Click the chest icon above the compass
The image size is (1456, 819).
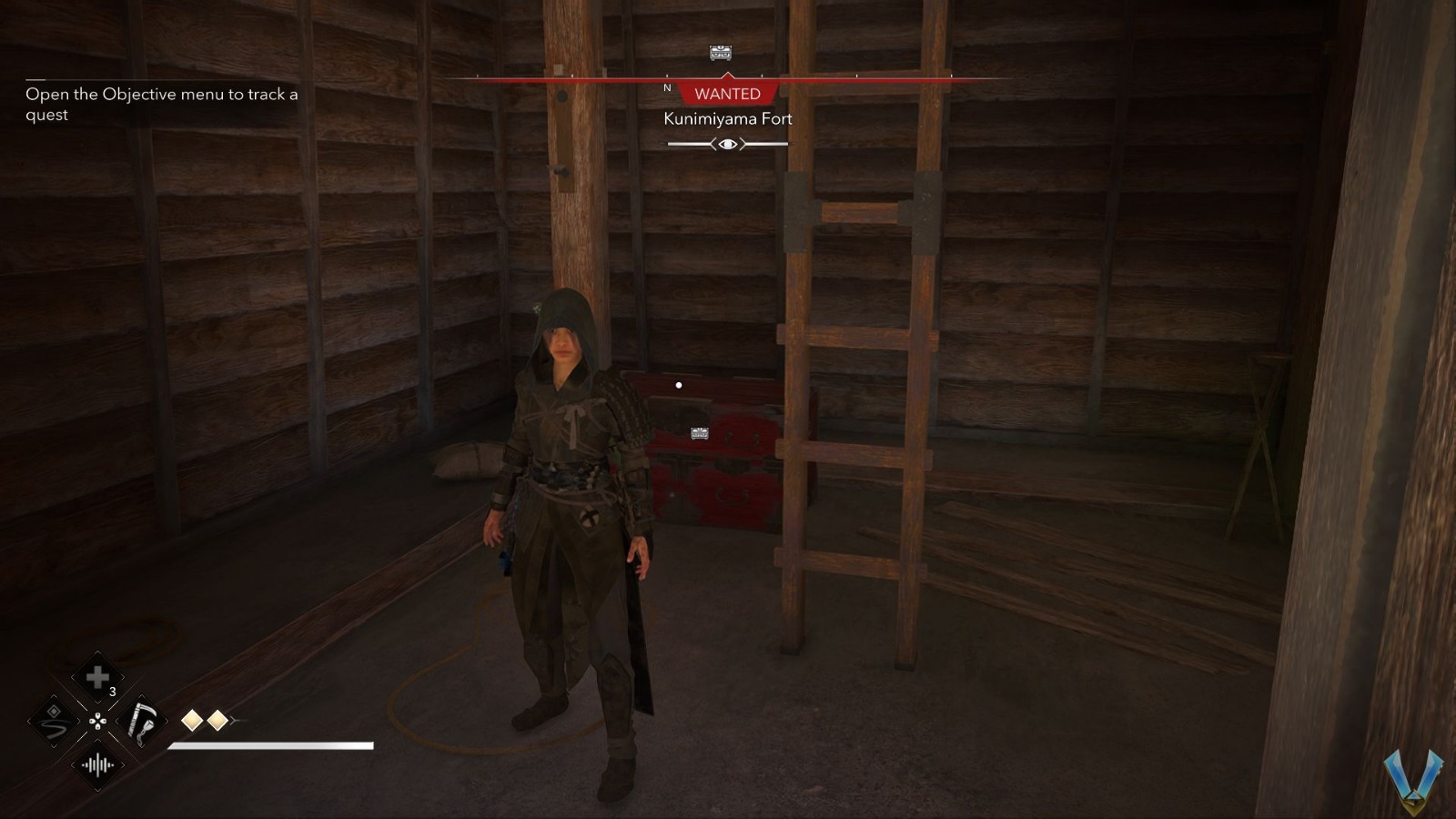(x=719, y=53)
